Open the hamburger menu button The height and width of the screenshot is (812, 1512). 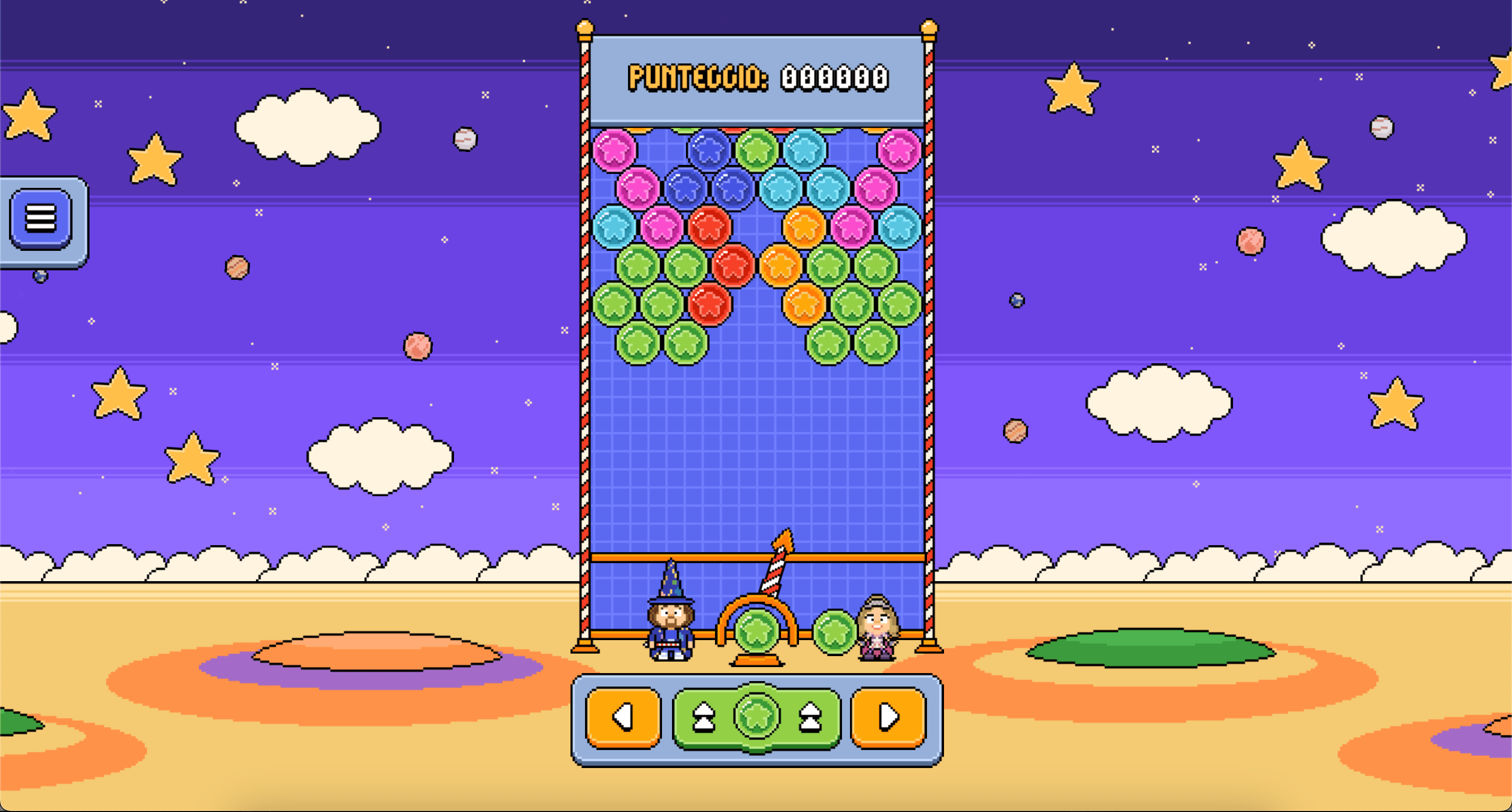[x=40, y=219]
